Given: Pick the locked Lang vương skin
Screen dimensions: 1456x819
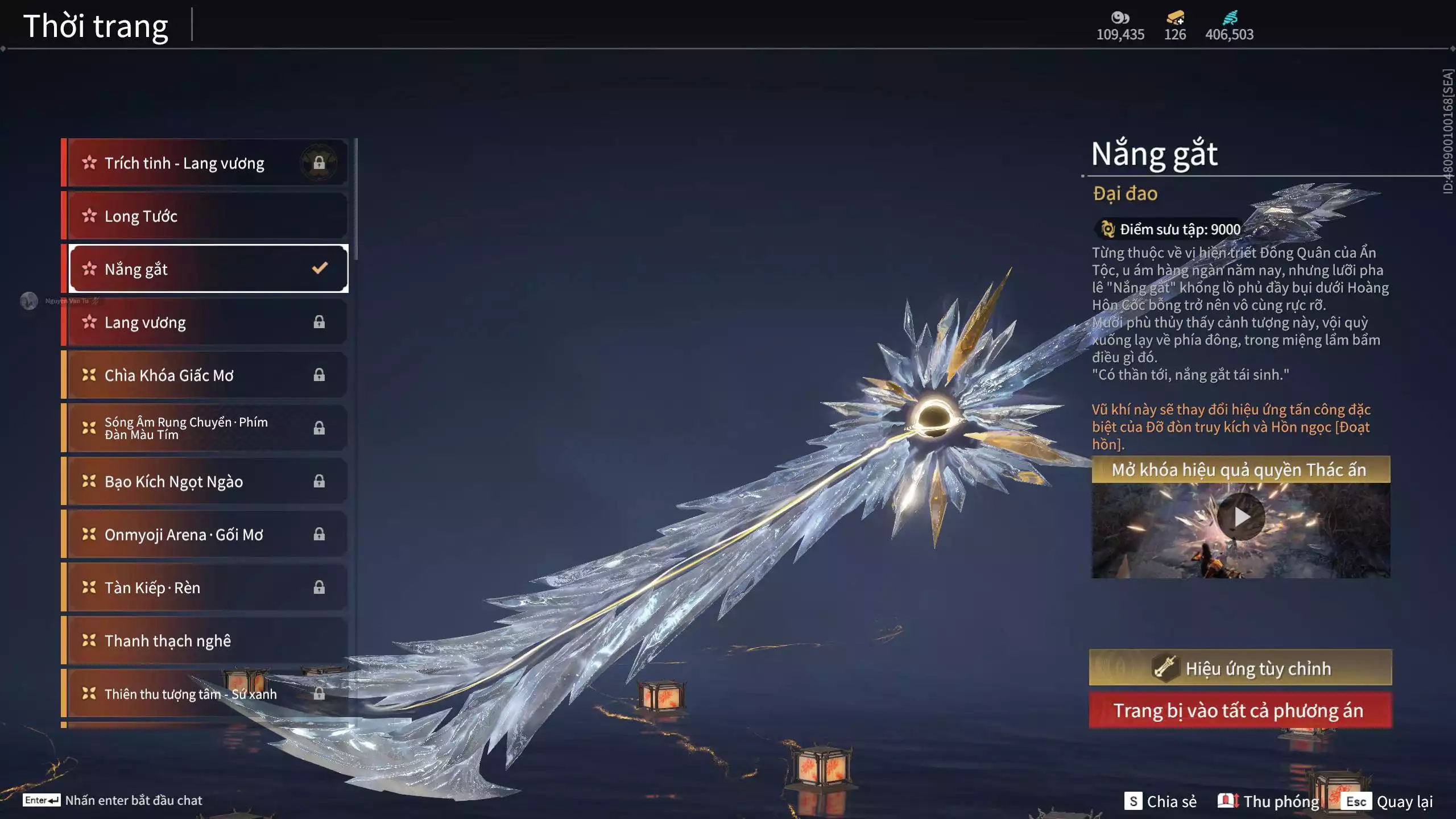Looking at the screenshot, I should pyautogui.click(x=205, y=322).
